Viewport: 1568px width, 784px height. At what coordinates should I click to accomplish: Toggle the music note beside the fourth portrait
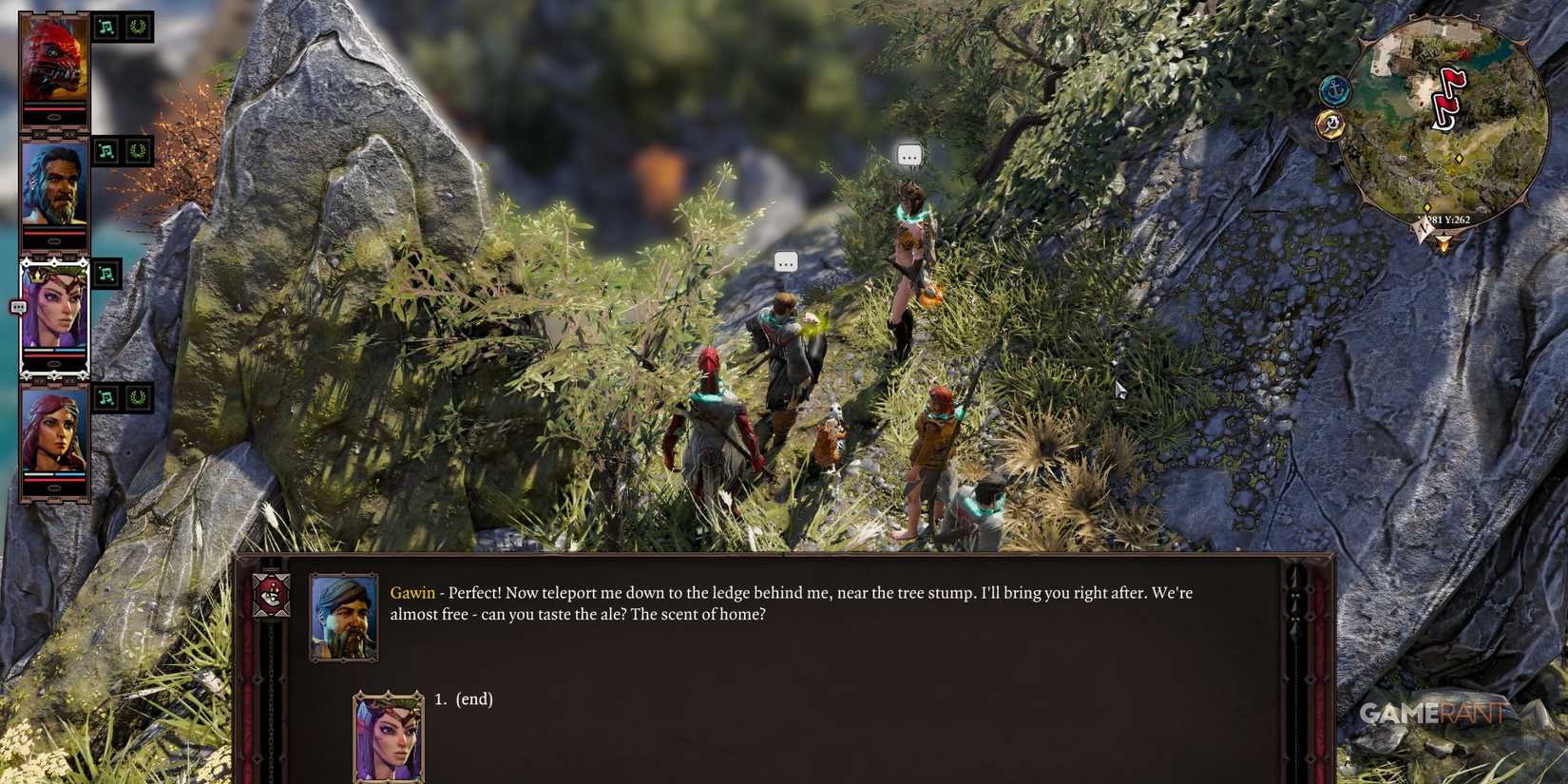tap(107, 397)
